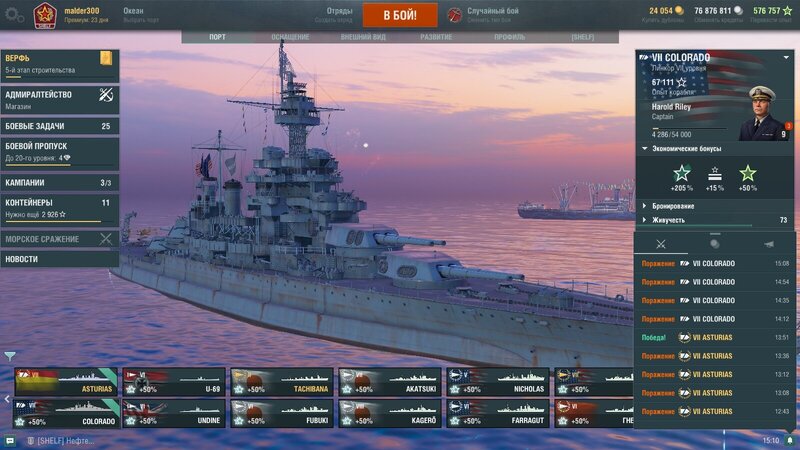Go to the Развитие tab
Image resolution: width=800 pixels, height=450 pixels.
click(x=436, y=37)
